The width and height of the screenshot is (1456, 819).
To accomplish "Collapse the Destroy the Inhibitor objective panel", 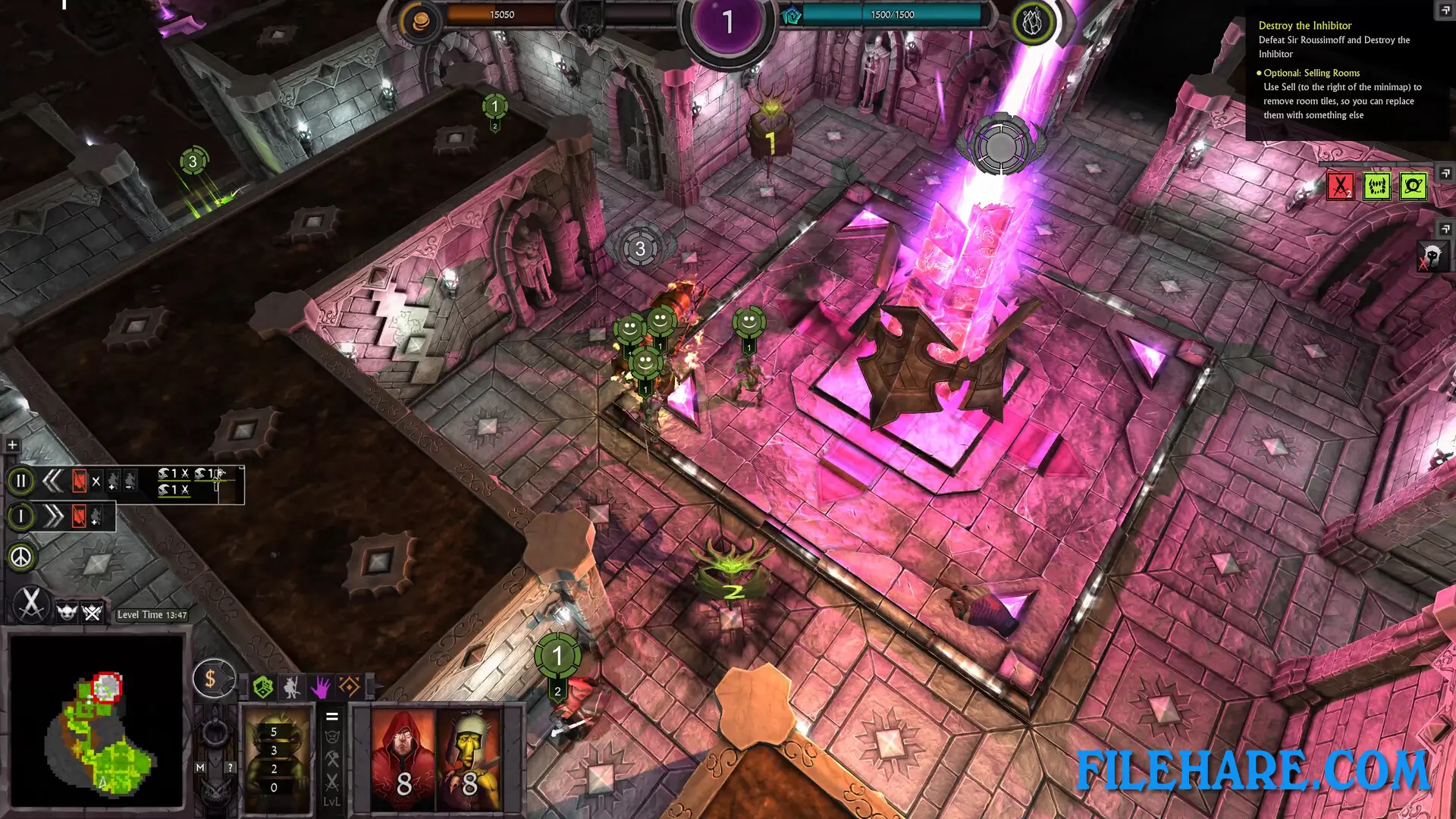I will tap(1445, 10).
